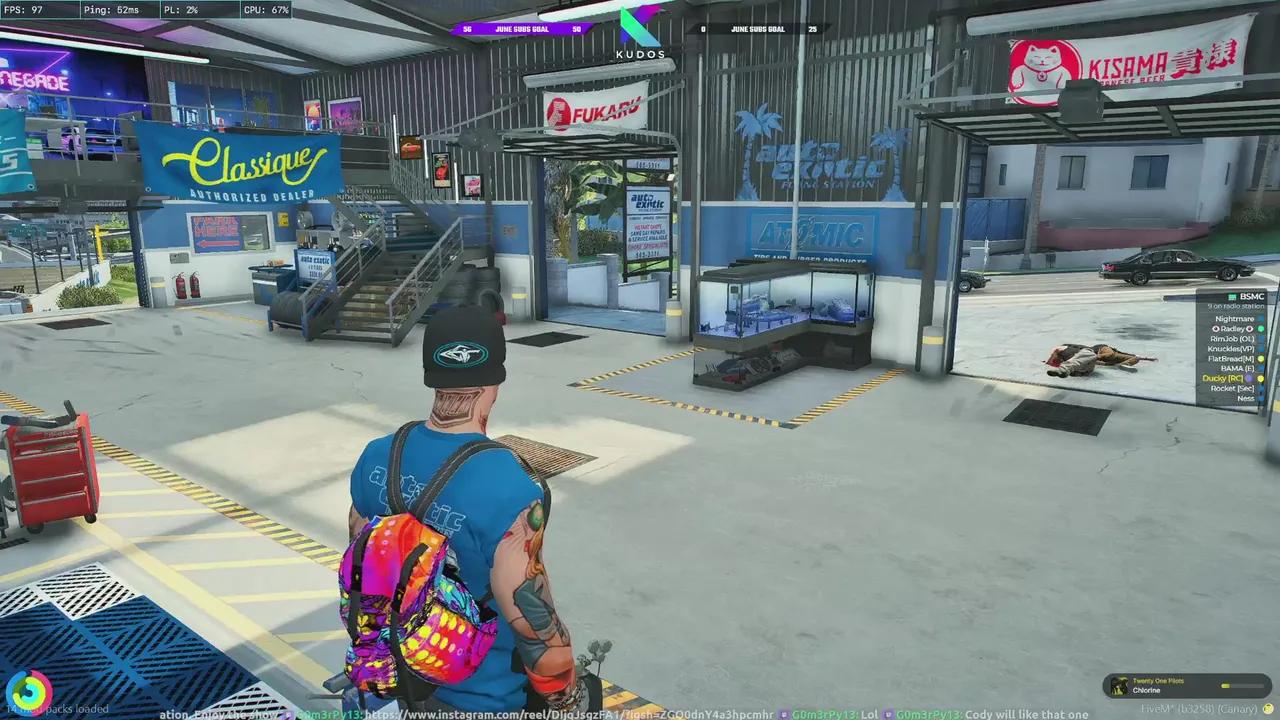
Task: Click the Twenty One Pilots album art thumbnail
Action: 1120,685
